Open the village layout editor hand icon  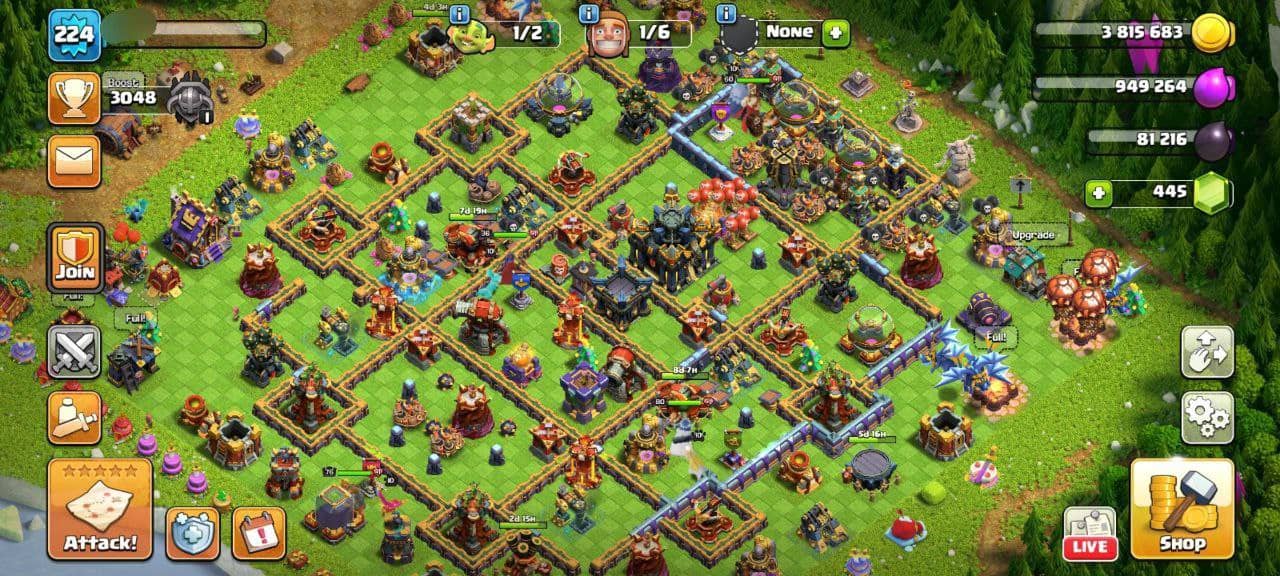[x=1207, y=352]
